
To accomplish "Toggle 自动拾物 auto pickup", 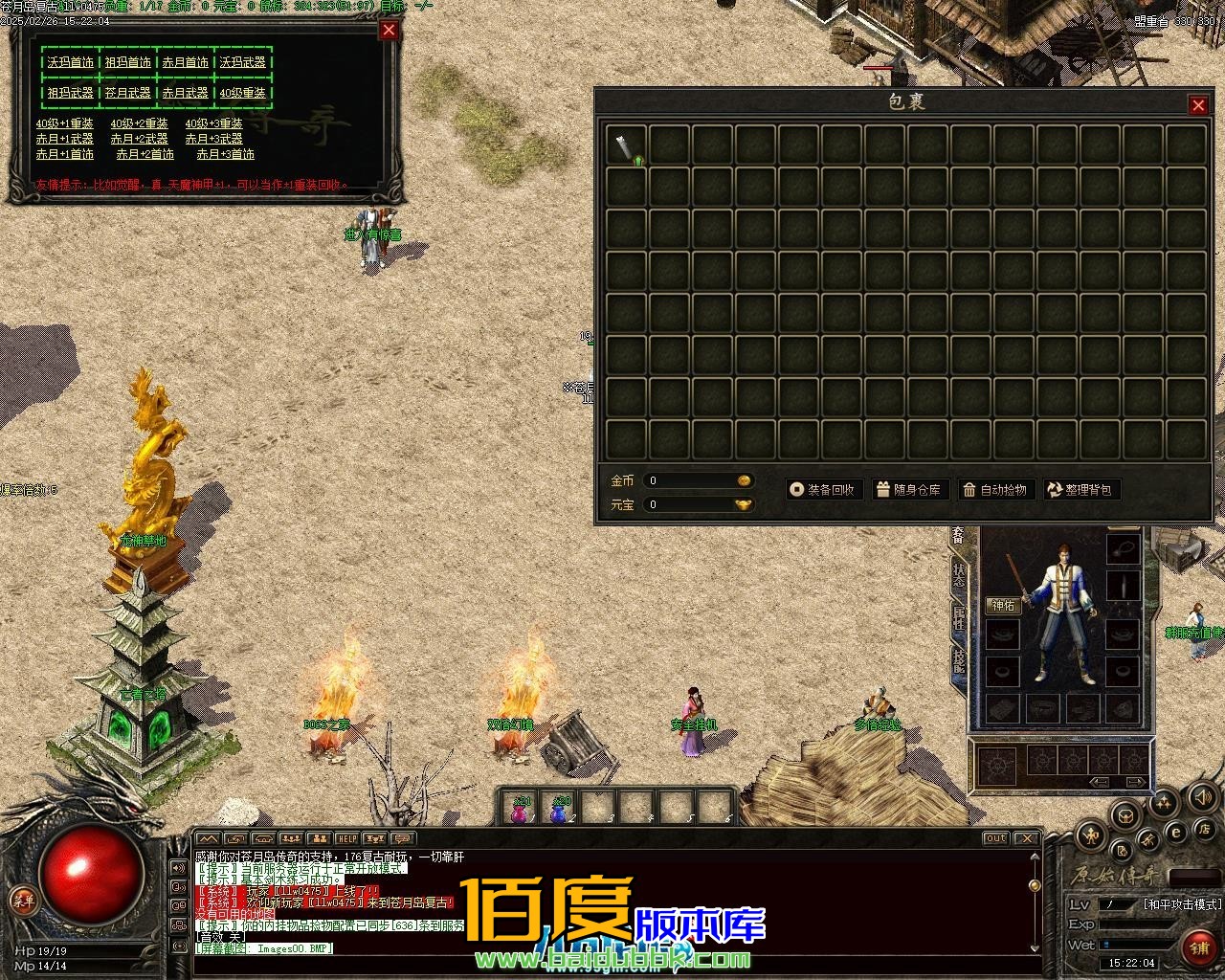I will pyautogui.click(x=994, y=490).
